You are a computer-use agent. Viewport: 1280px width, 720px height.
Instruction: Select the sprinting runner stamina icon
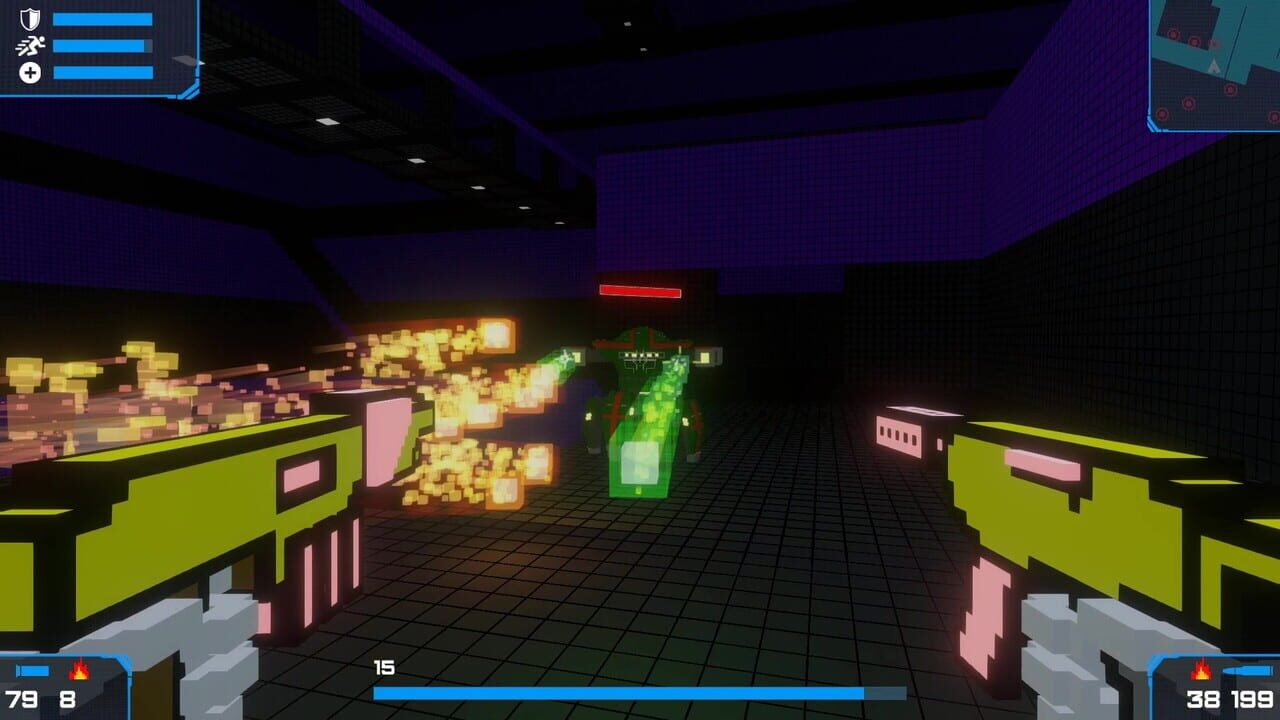(x=30, y=45)
